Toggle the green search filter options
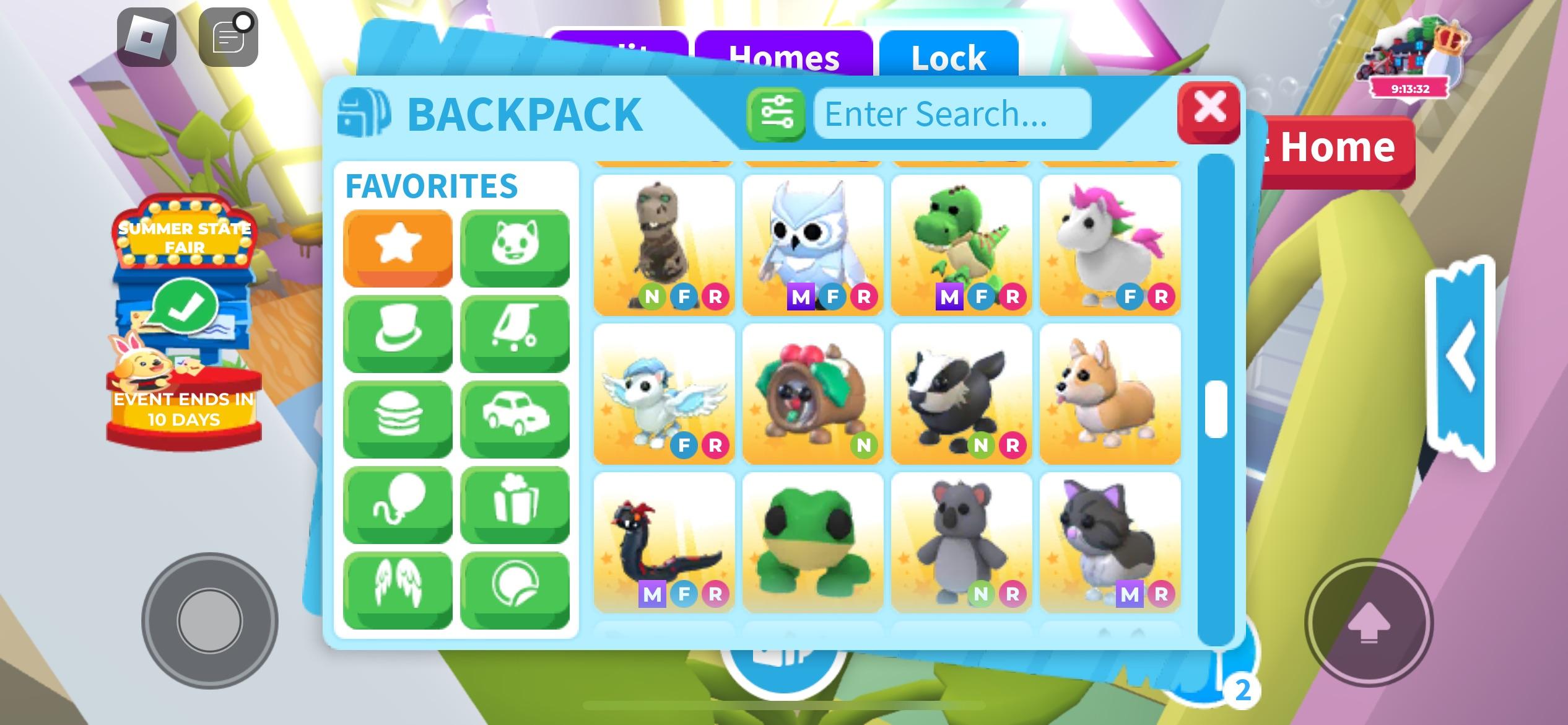This screenshot has width=1568, height=725. click(x=776, y=115)
